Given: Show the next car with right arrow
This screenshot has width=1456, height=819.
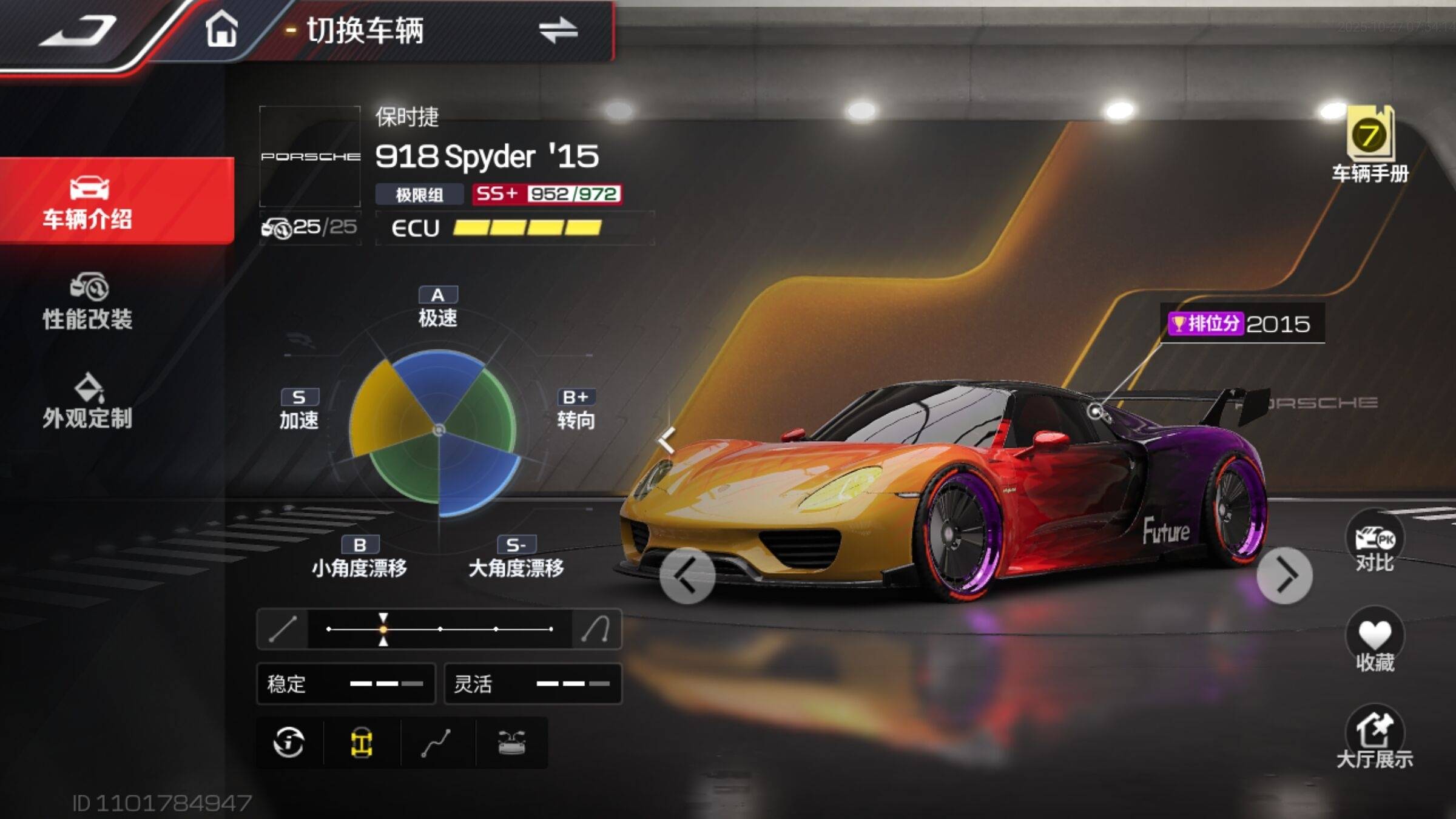Looking at the screenshot, I should 1284,576.
